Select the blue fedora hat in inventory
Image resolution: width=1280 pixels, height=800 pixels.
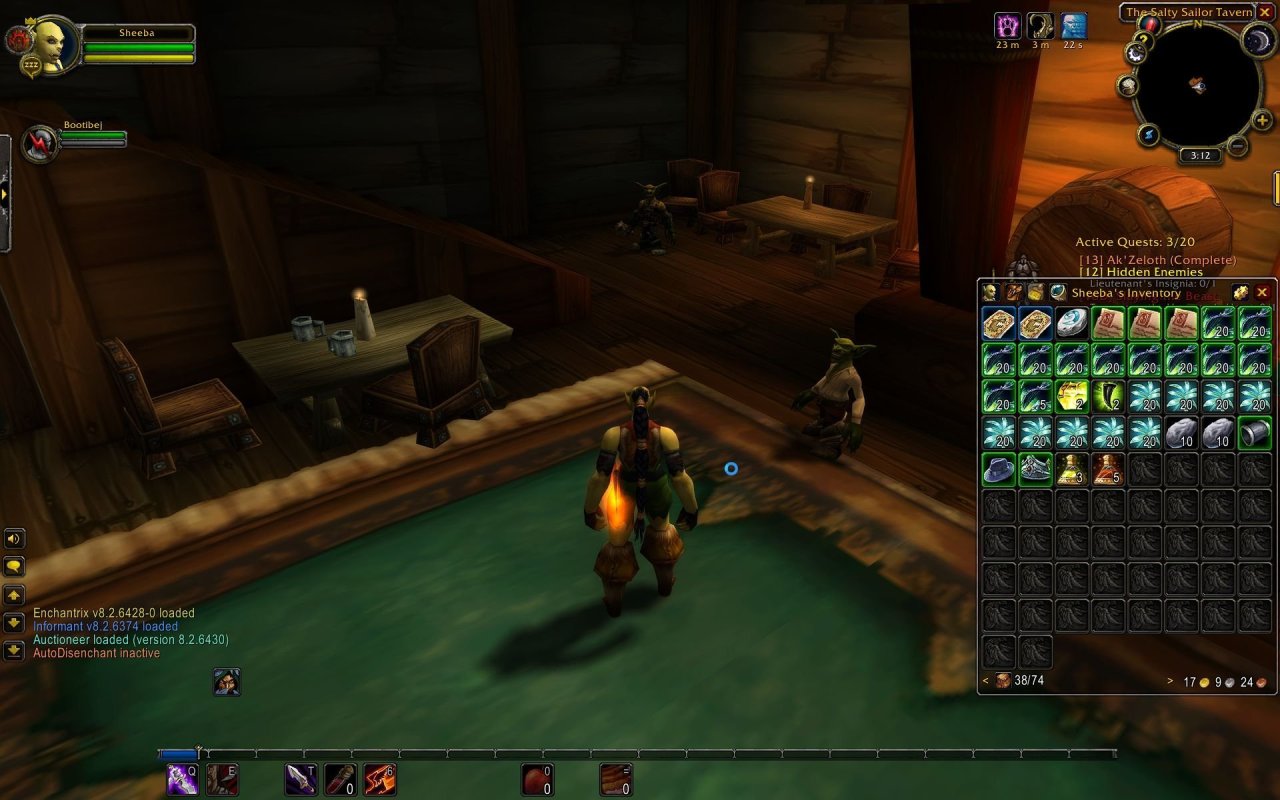pyautogui.click(x=999, y=468)
